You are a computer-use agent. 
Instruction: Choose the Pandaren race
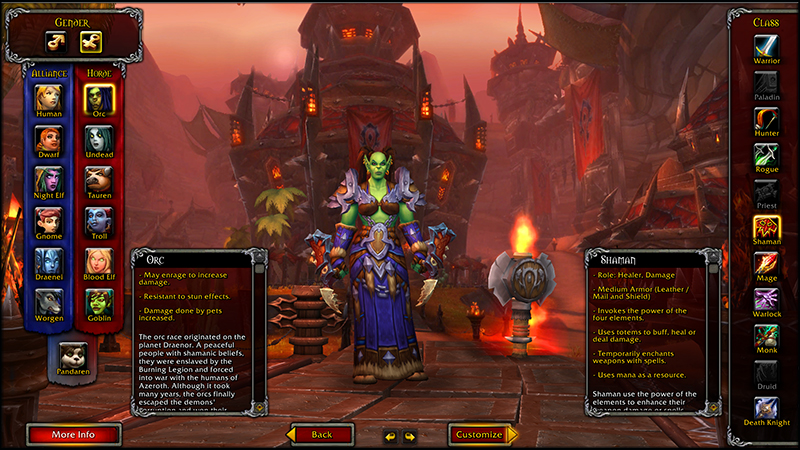pos(74,357)
